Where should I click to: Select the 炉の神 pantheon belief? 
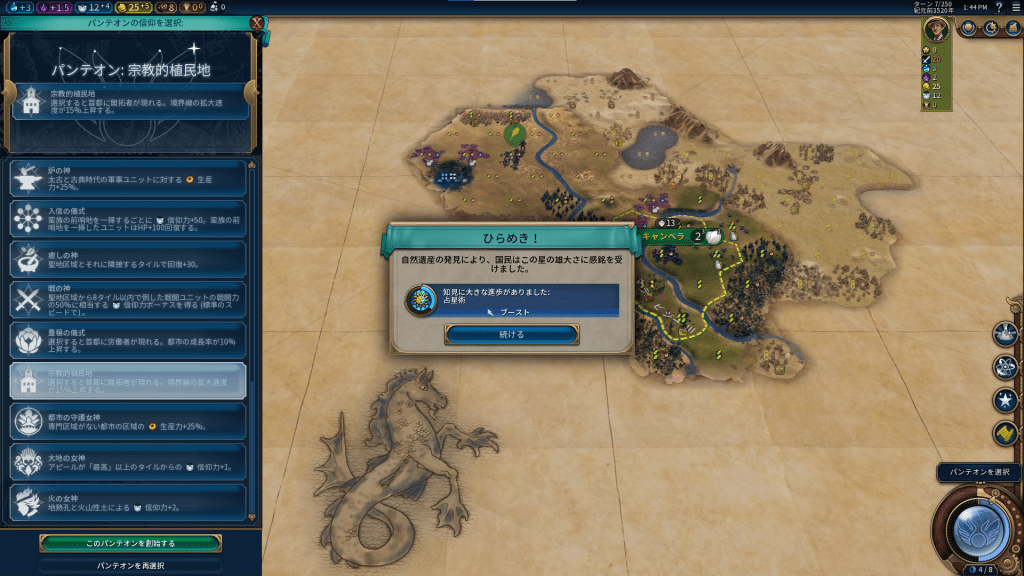(x=128, y=180)
